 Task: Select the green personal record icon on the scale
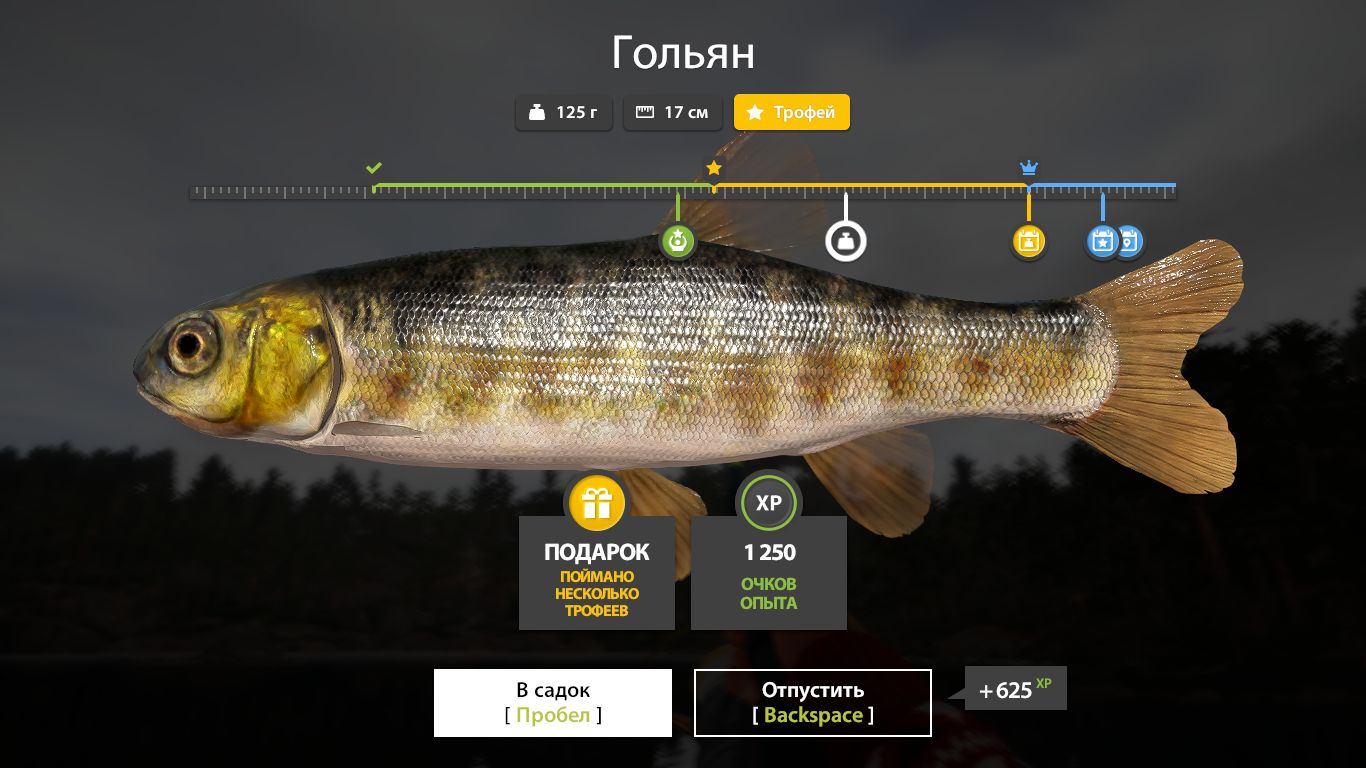click(678, 240)
